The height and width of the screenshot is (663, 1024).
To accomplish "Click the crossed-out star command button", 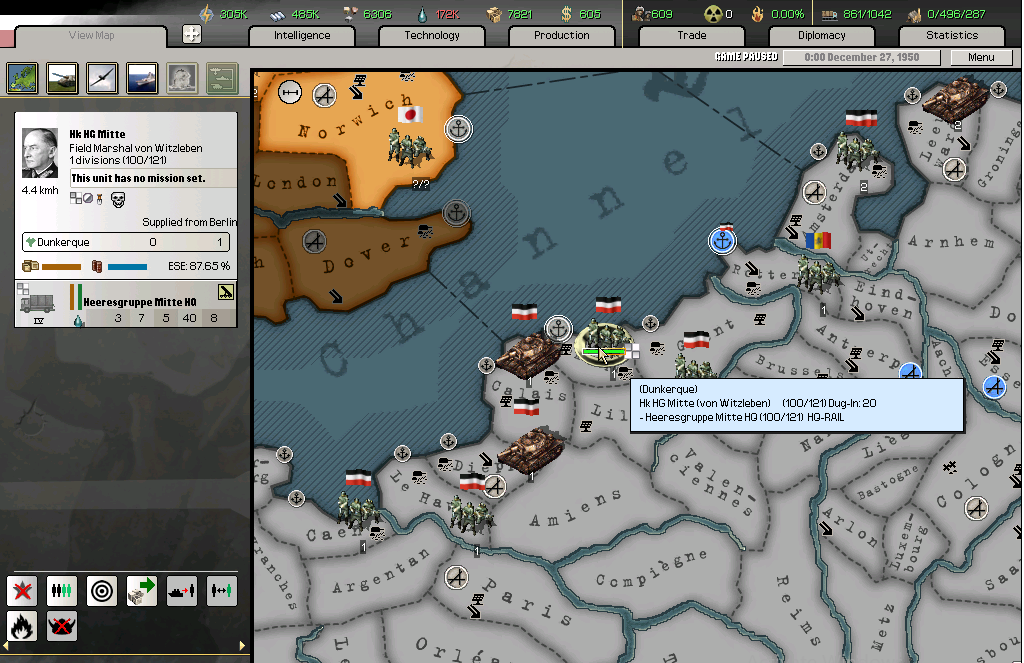I will [x=22, y=590].
